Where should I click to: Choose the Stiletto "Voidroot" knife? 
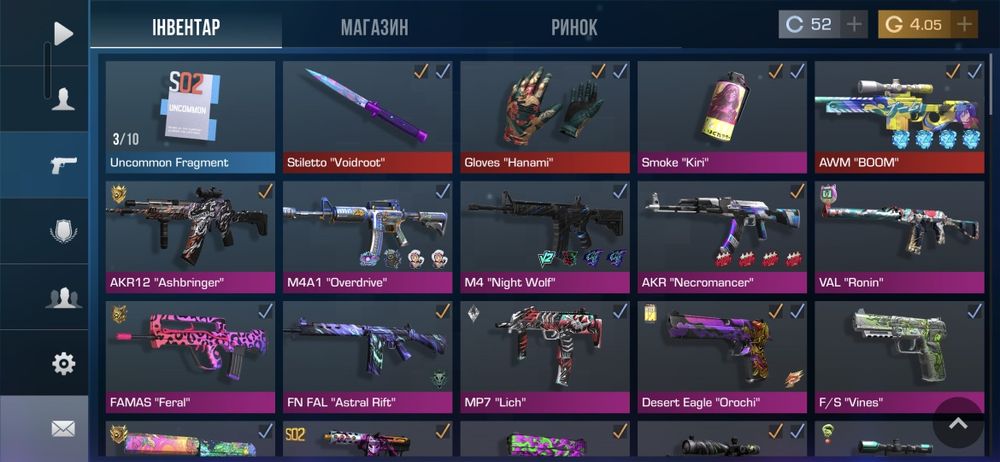(367, 117)
